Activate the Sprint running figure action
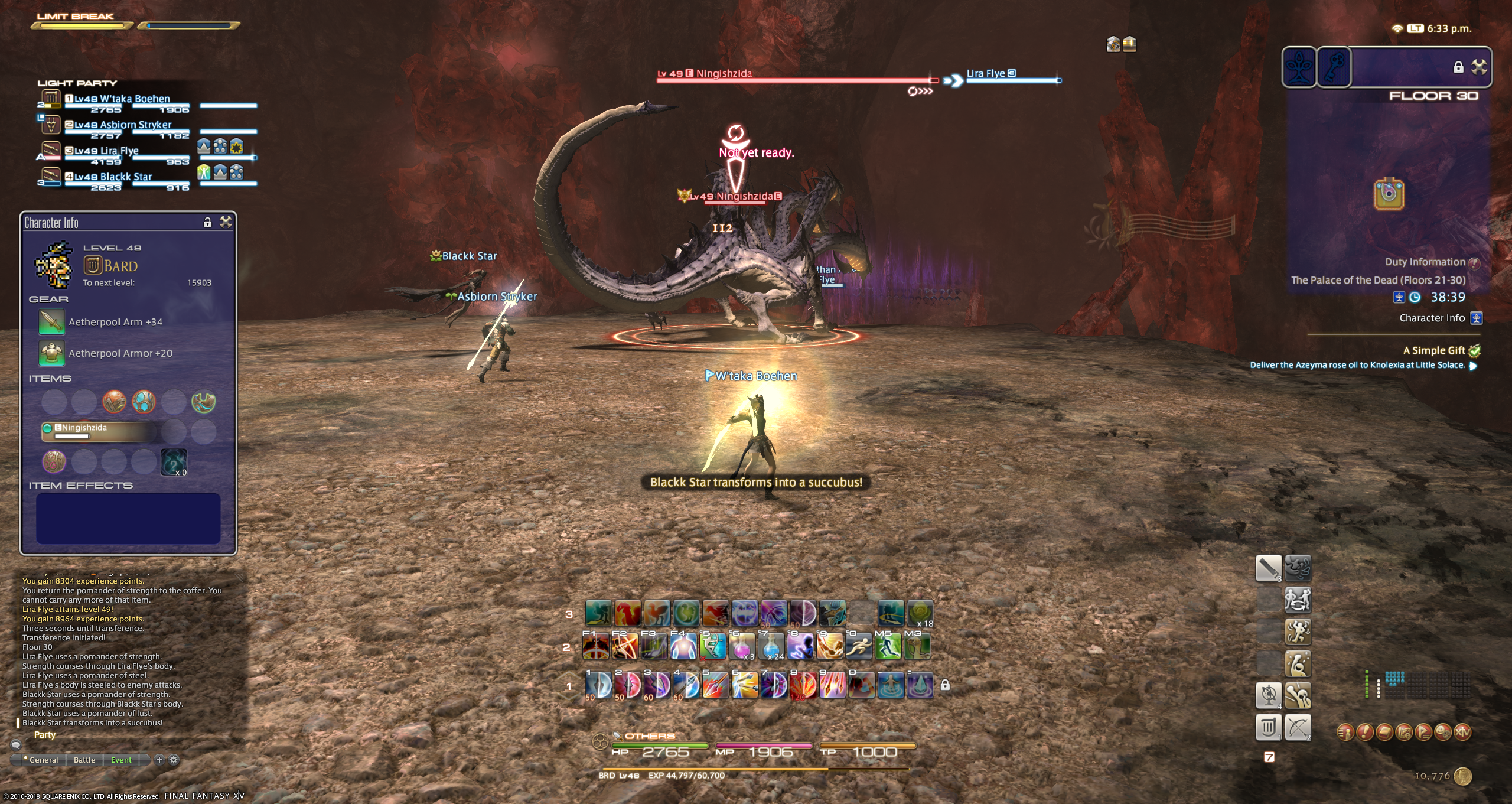 point(859,647)
